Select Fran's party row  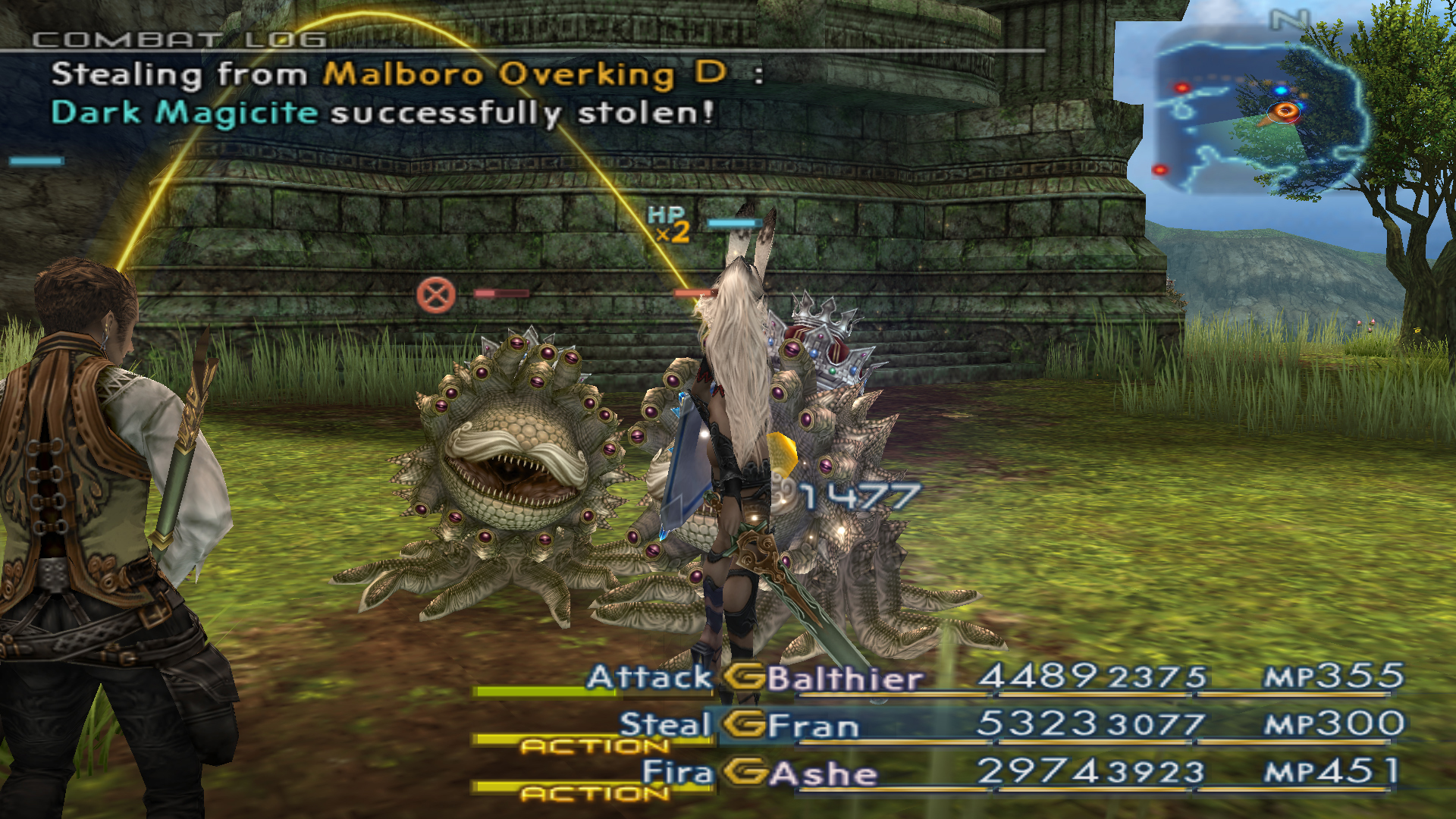[x=813, y=726]
